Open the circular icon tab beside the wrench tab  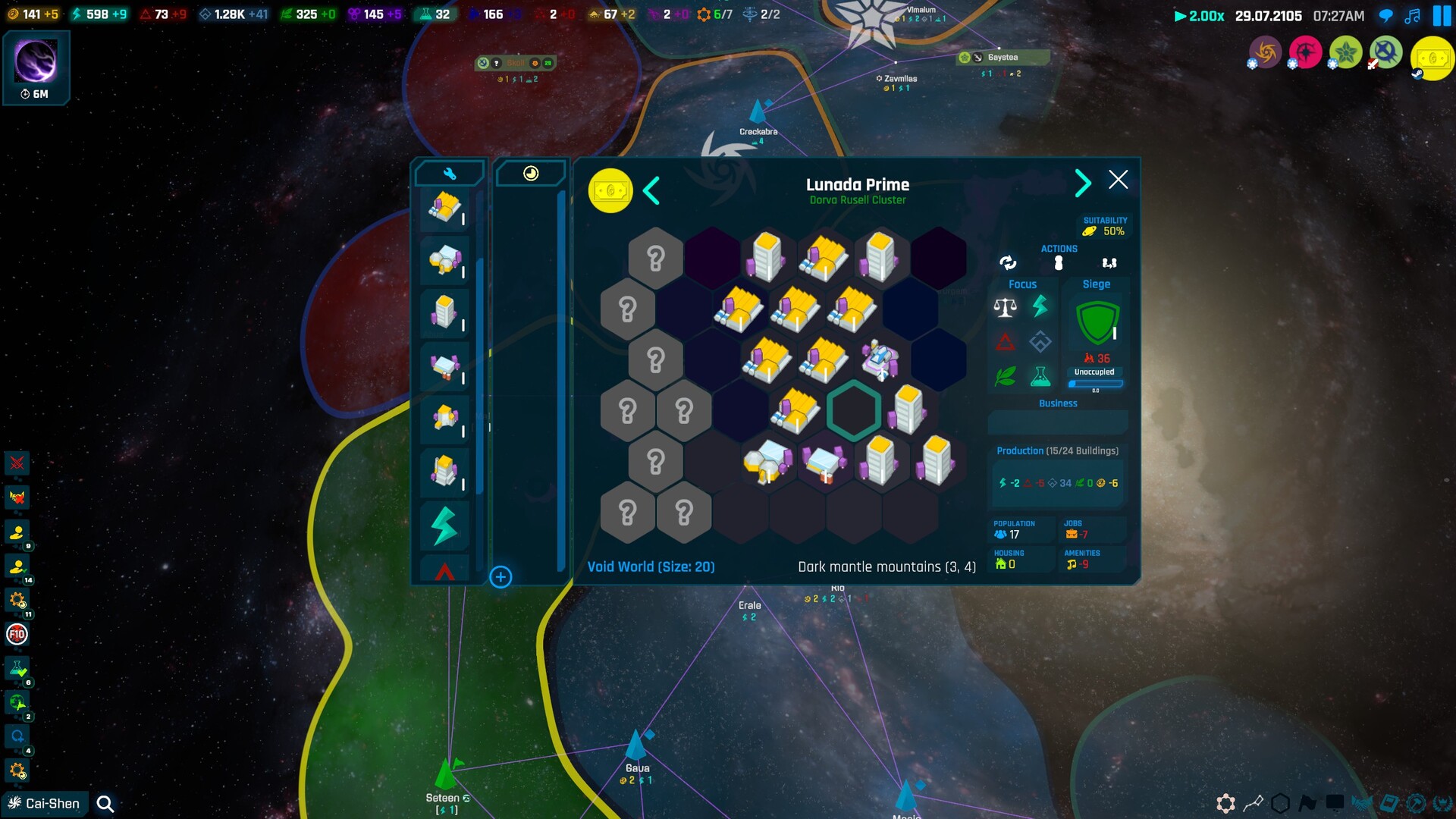(530, 173)
